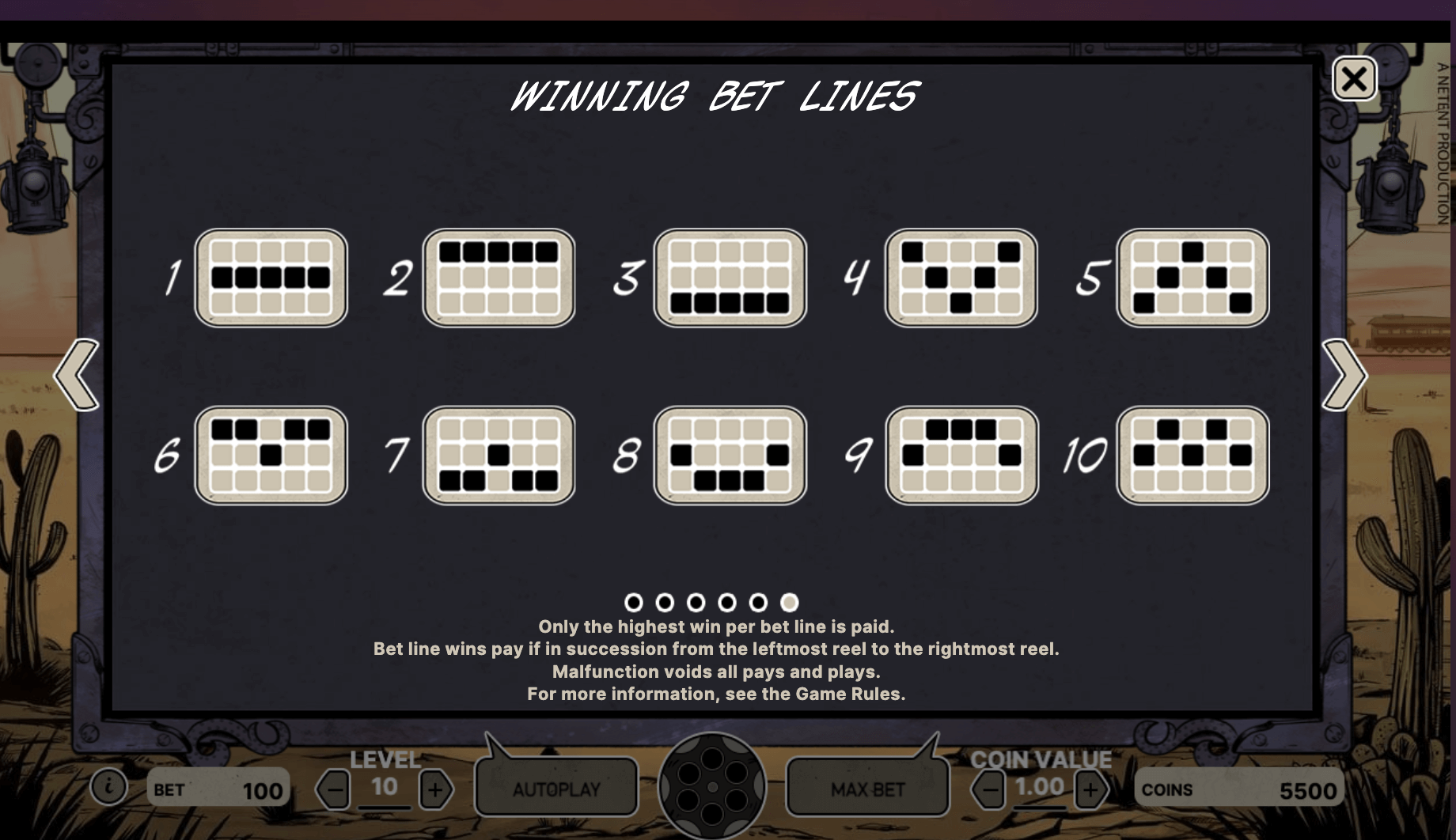The width and height of the screenshot is (1456, 840).
Task: Raise the coin value
Action: [1090, 789]
